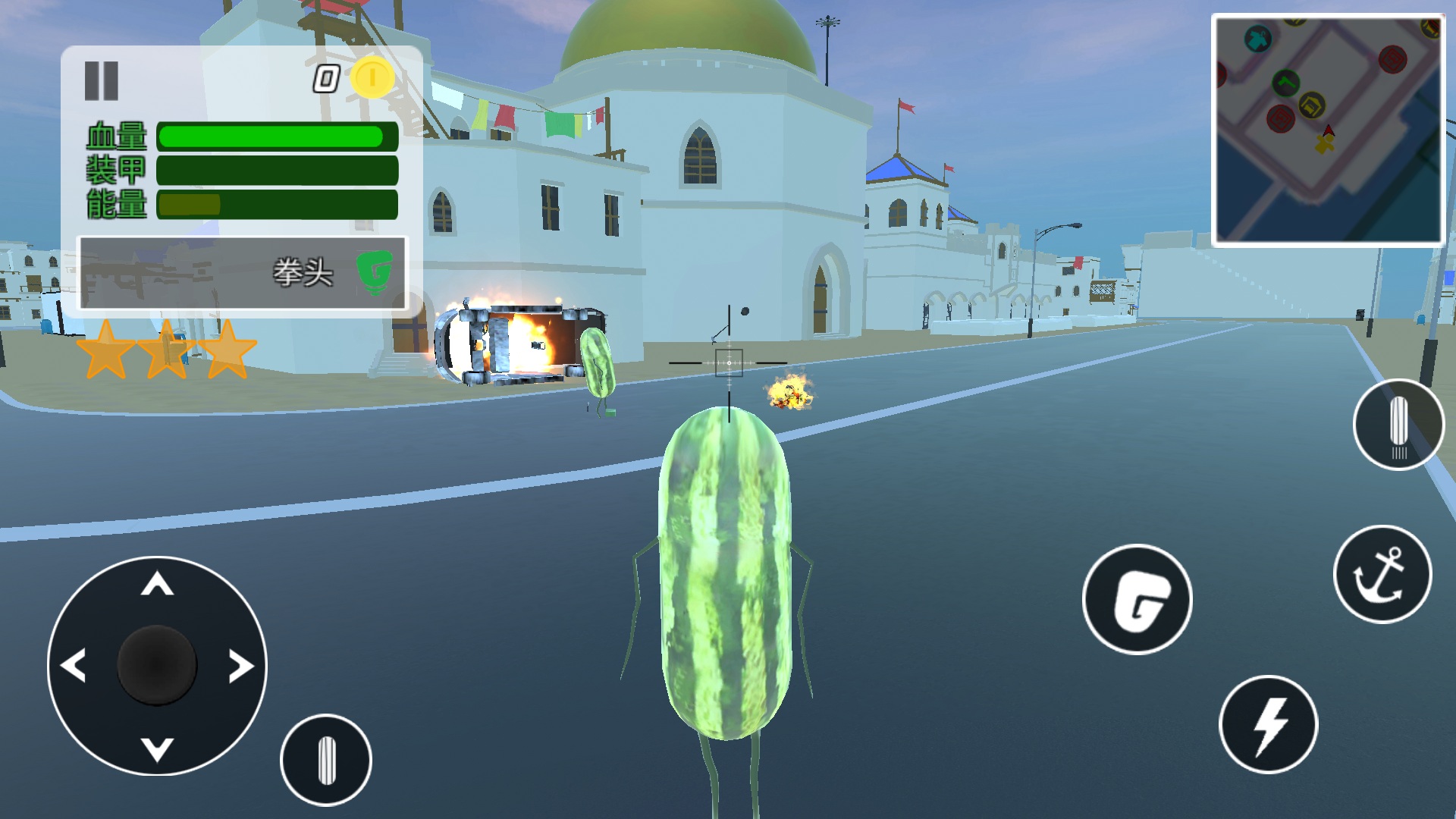Screen dimensions: 1456x819
Task: Tap the fist weapon selector panel
Action: 243,273
